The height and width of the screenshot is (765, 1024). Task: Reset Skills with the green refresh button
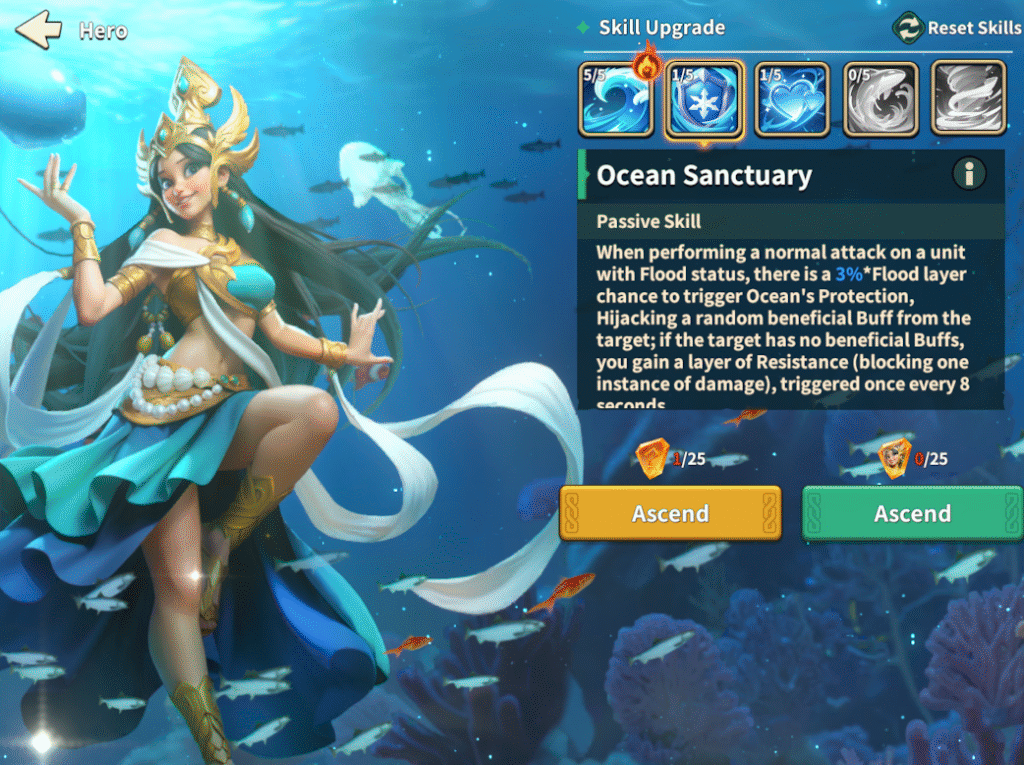(x=907, y=28)
